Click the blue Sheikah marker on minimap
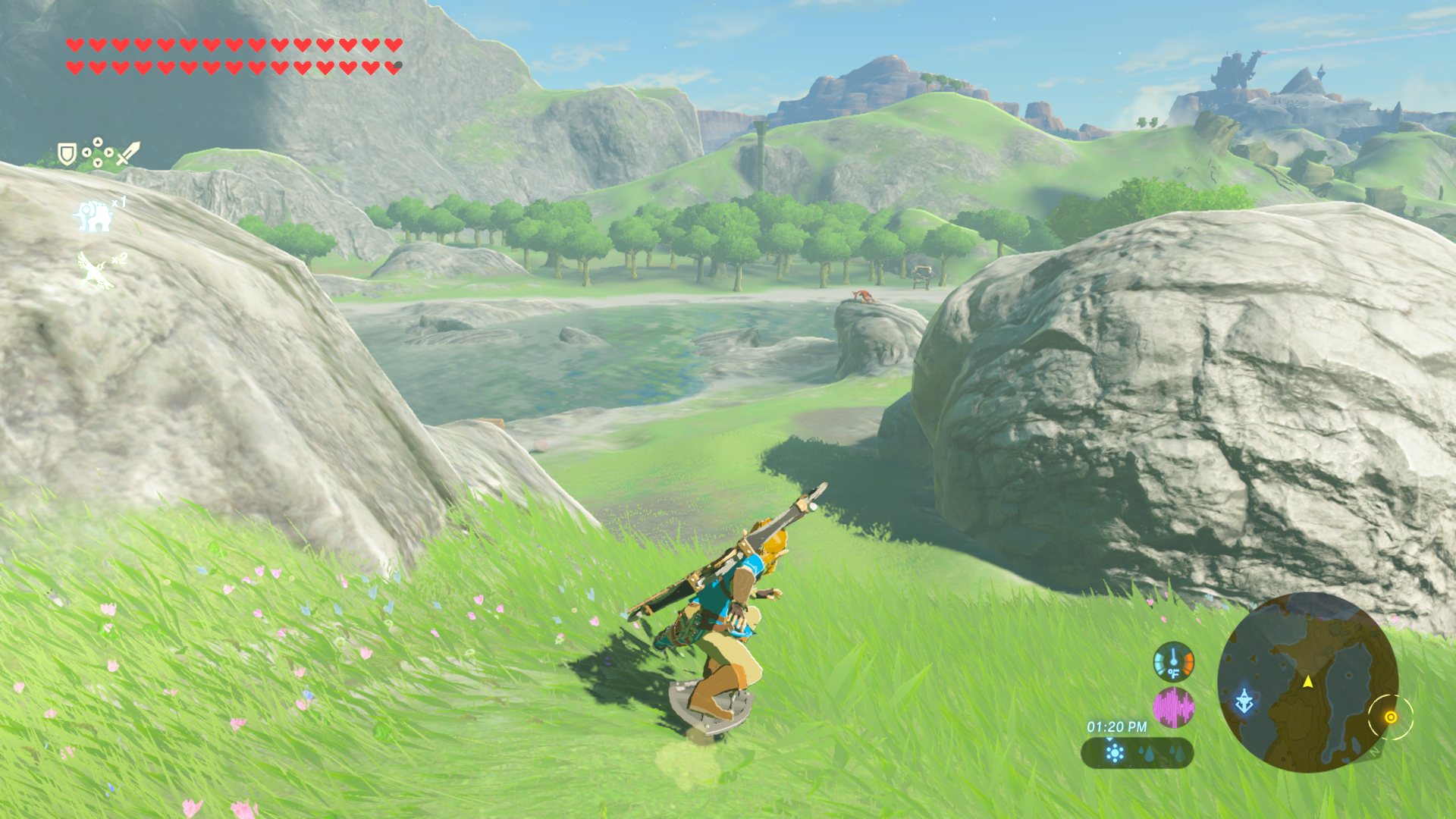The height and width of the screenshot is (819, 1456). pos(1244,701)
